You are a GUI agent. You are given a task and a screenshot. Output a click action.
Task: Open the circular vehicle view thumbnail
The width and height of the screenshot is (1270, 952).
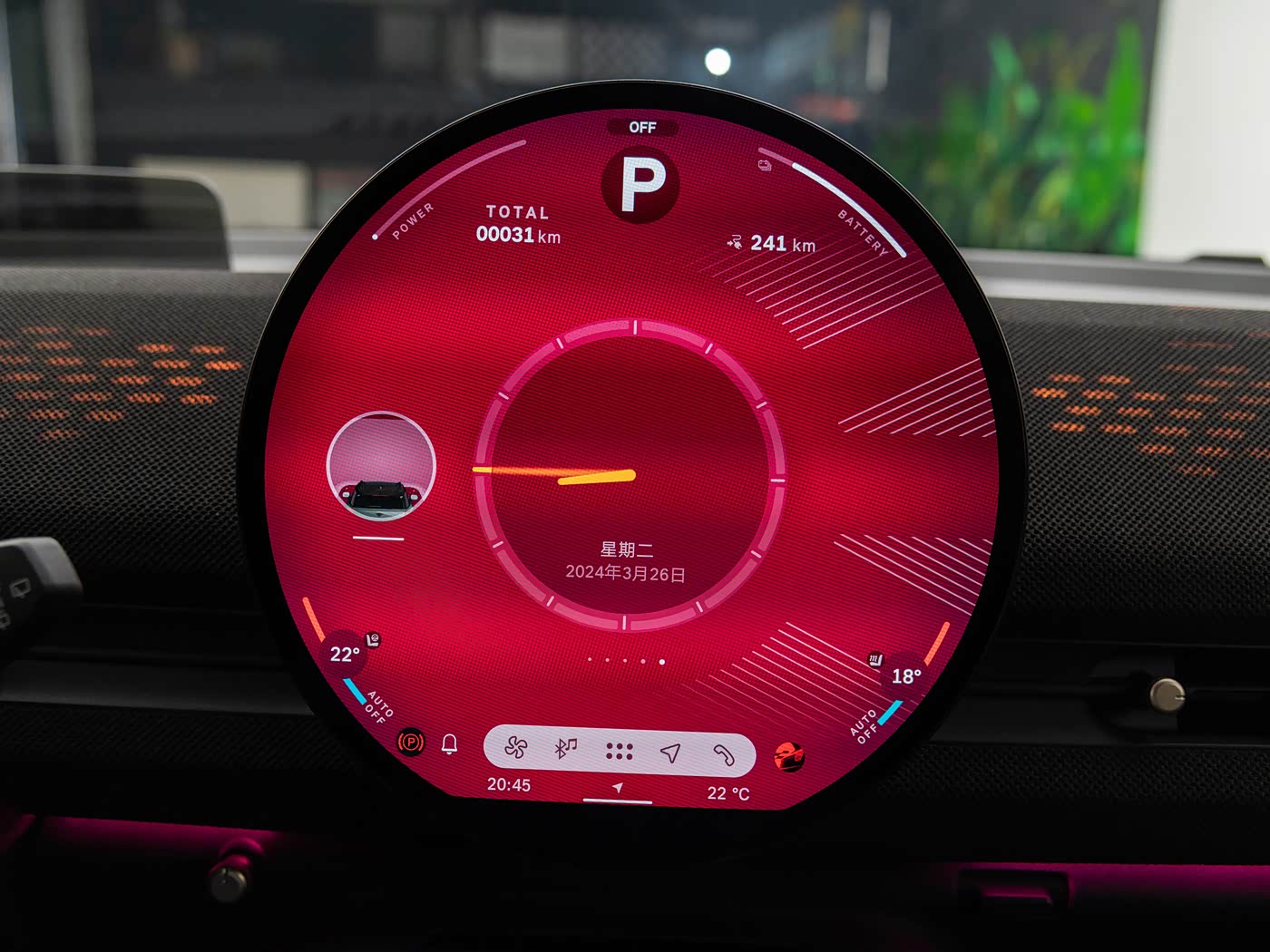[381, 466]
